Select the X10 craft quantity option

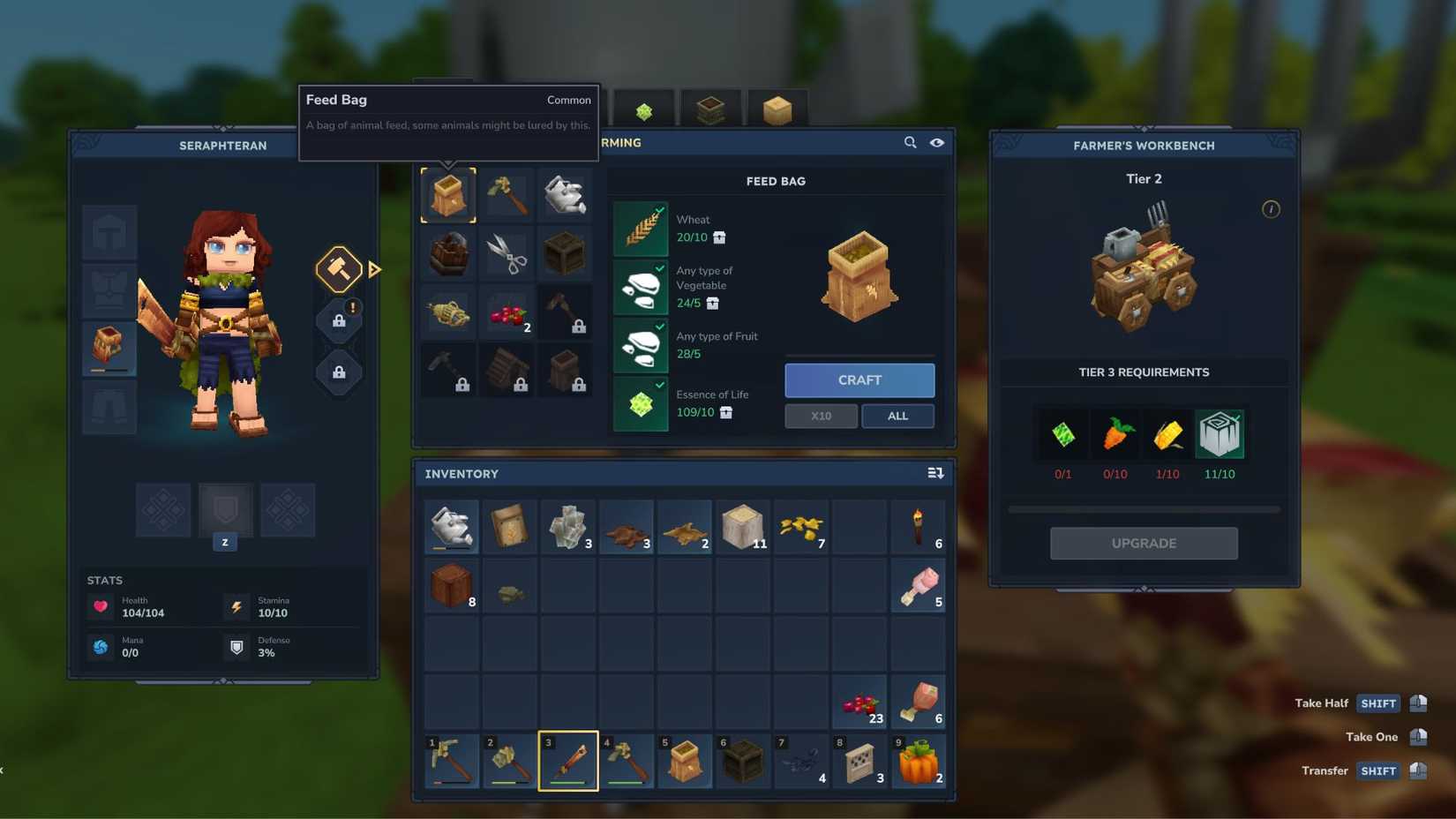[821, 415]
